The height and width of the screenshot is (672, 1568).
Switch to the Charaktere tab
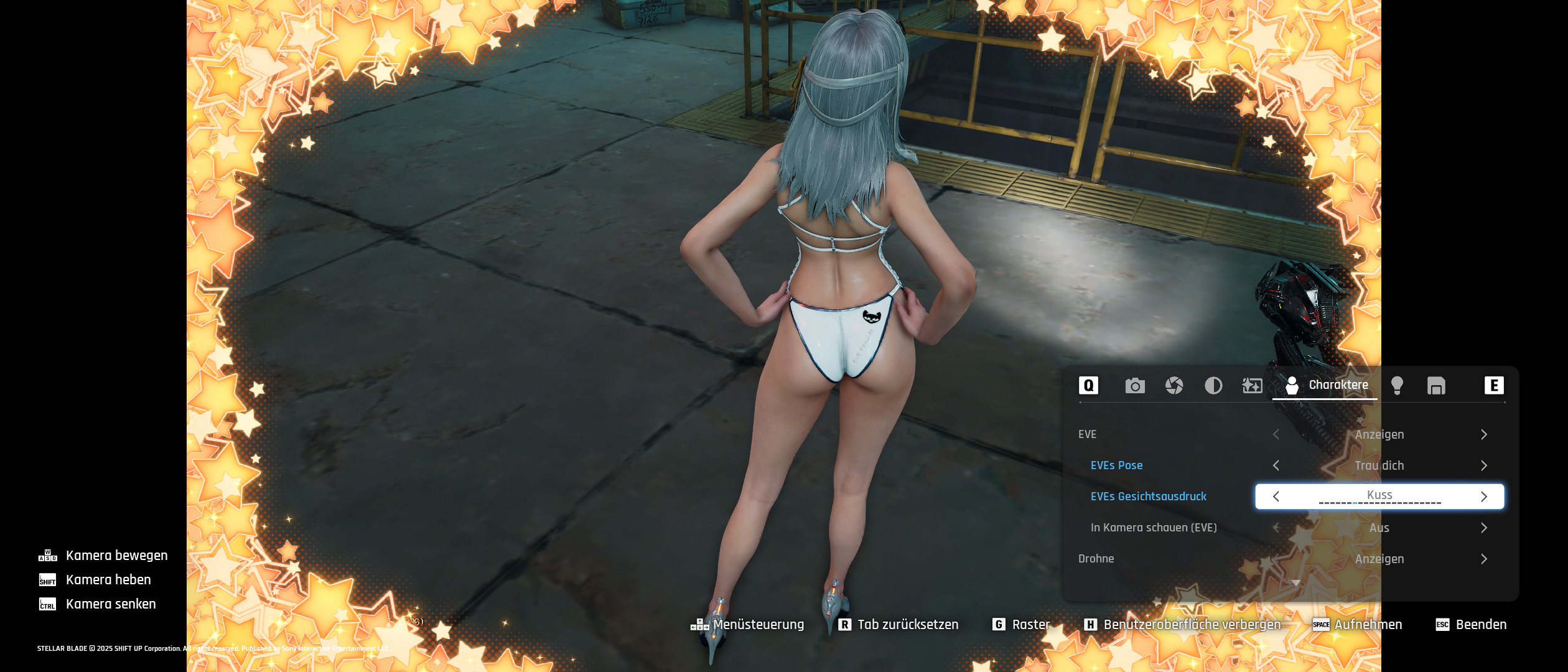pos(1327,386)
